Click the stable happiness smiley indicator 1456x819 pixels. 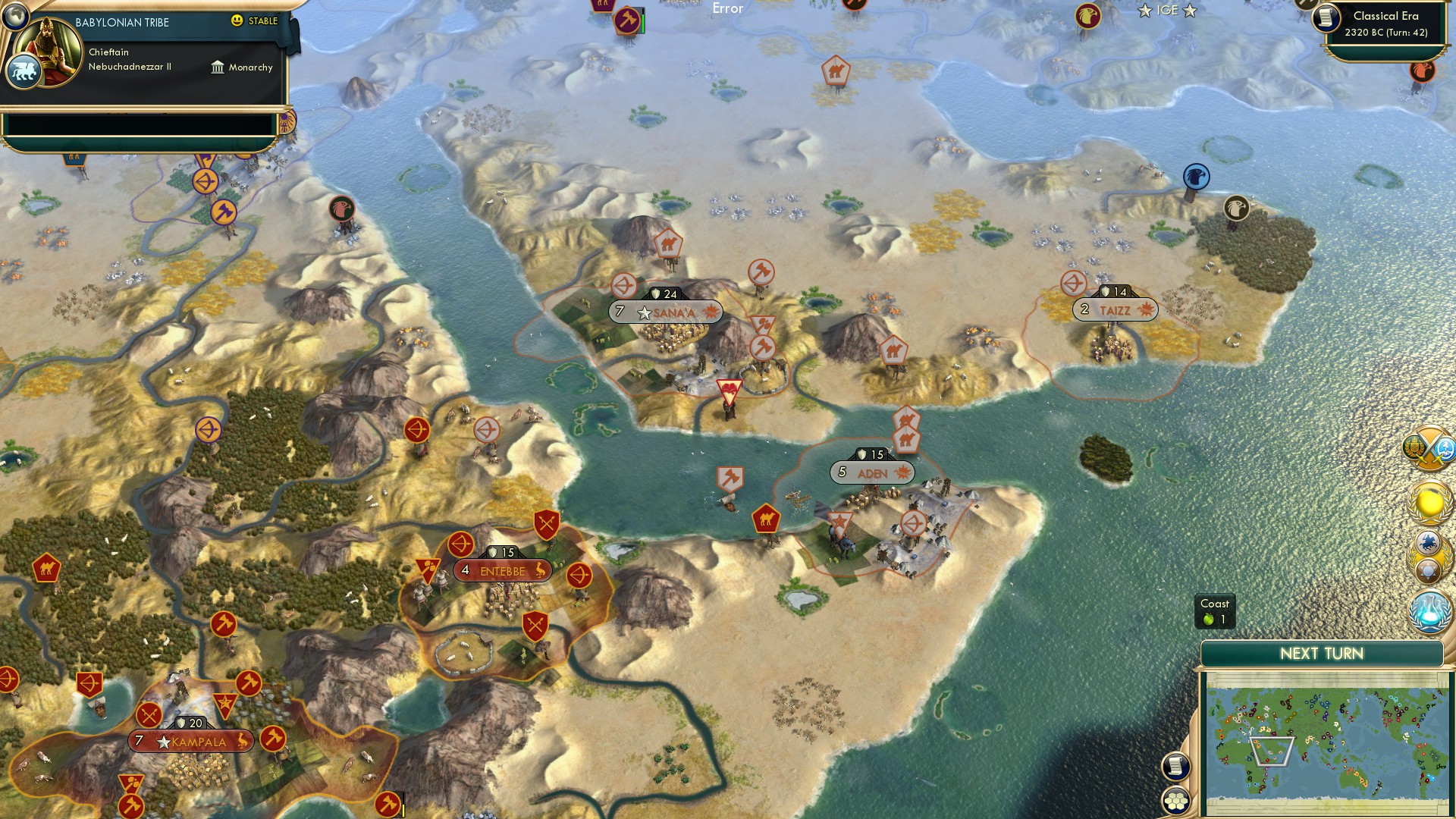(237, 21)
